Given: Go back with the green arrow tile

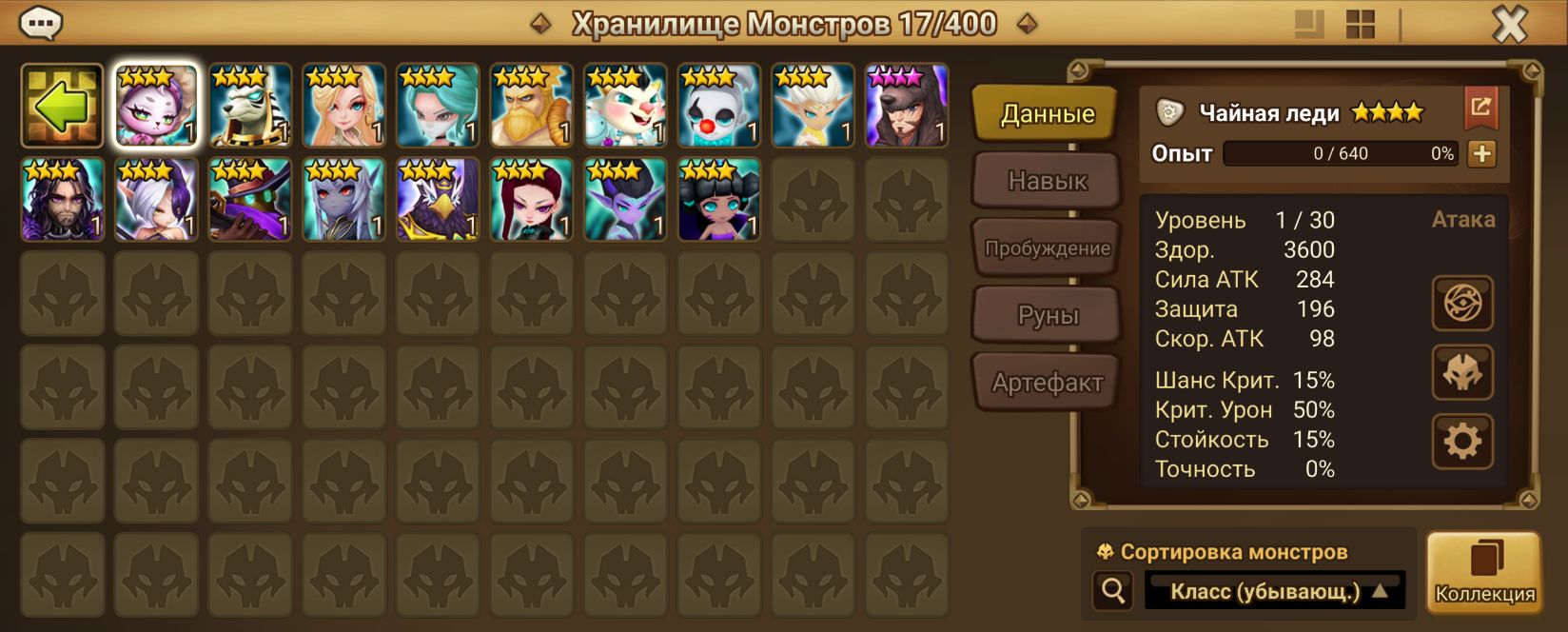Looking at the screenshot, I should point(62,106).
